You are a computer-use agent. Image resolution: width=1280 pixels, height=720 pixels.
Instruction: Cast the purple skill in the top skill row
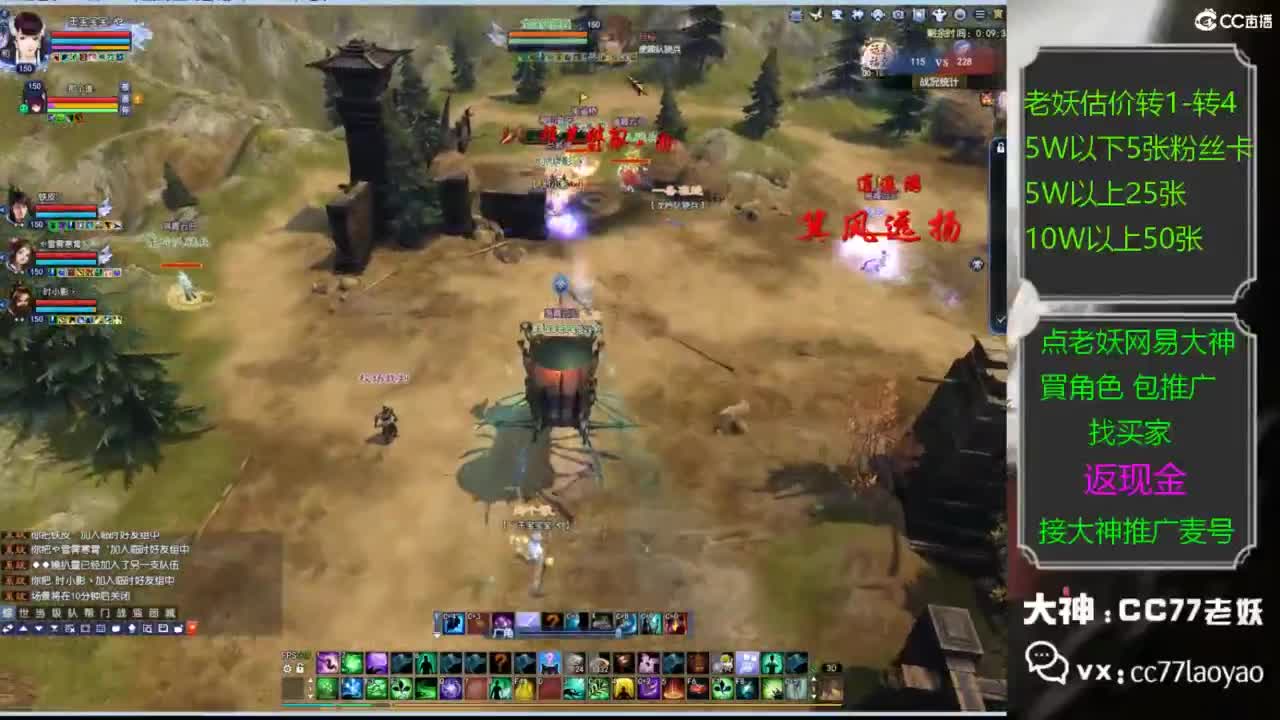[327, 661]
